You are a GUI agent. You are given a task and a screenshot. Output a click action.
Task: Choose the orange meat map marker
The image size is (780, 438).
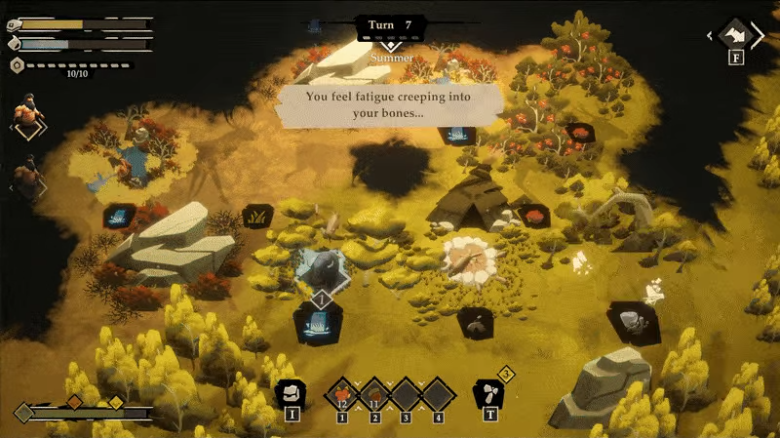pyautogui.click(x=534, y=215)
